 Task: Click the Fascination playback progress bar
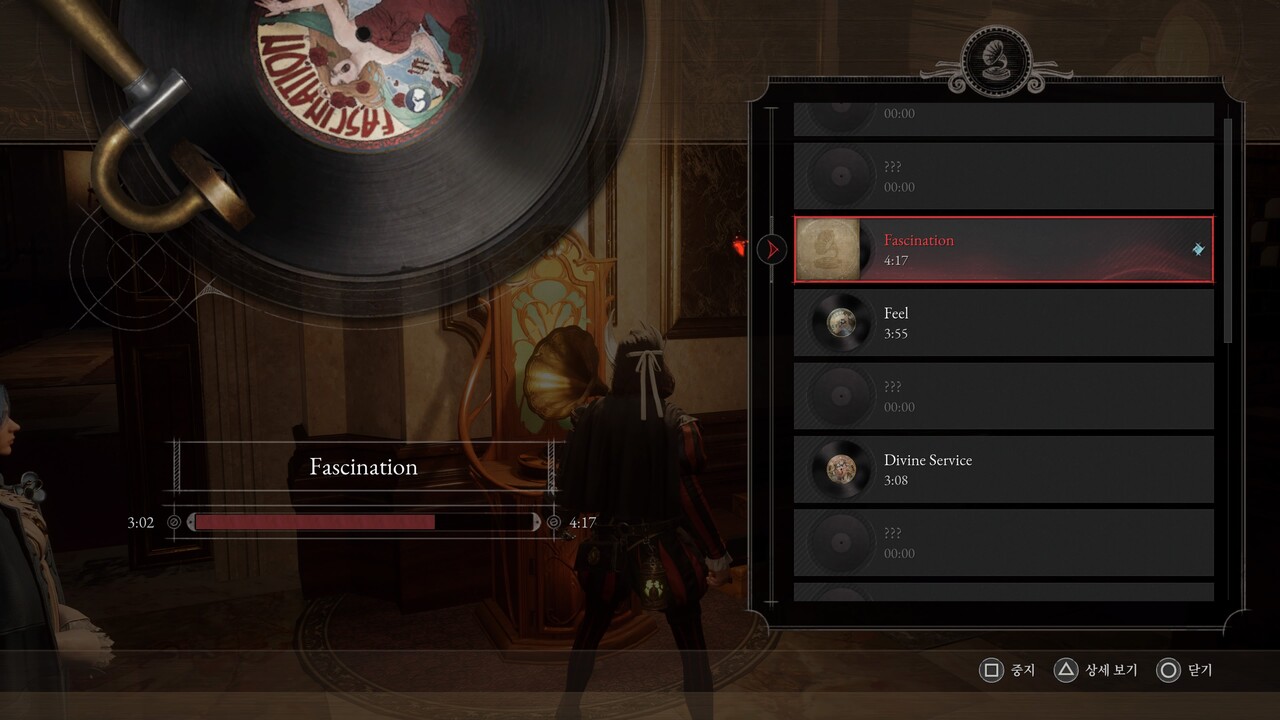coord(364,522)
